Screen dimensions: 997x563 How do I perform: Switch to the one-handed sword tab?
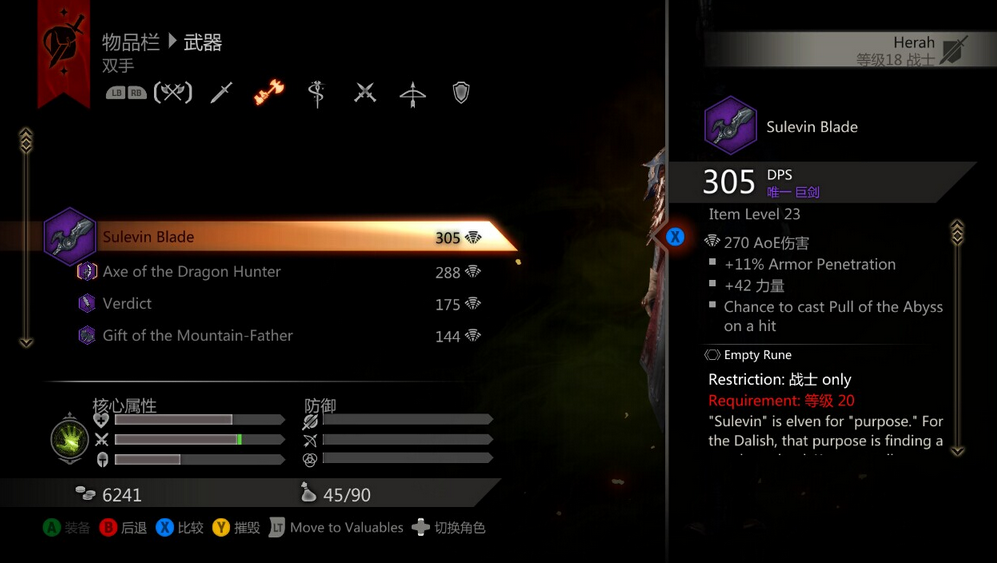tap(222, 93)
